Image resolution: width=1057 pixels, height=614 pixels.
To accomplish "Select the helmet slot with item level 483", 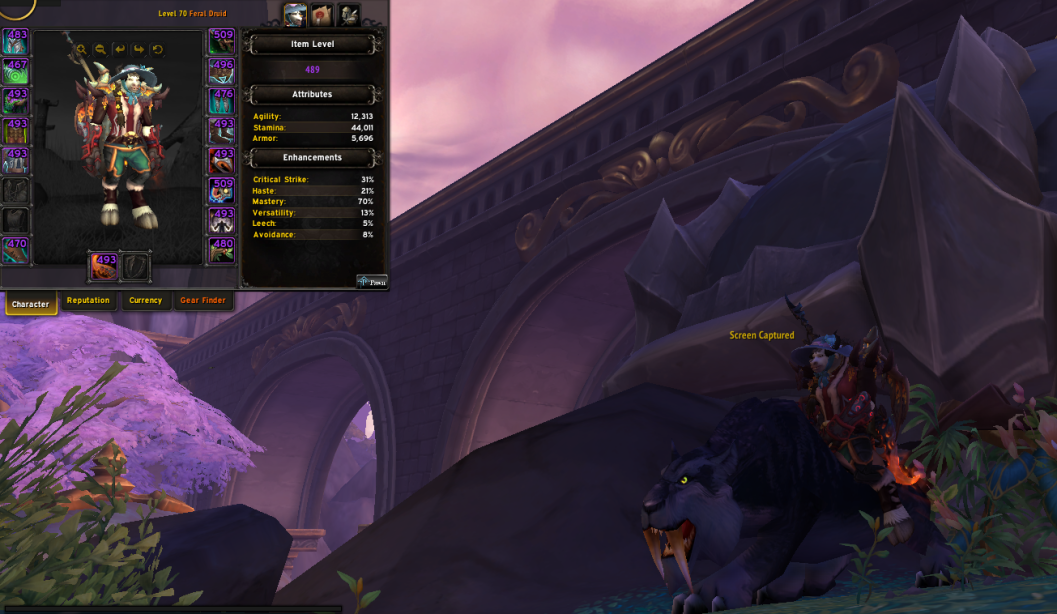I will 16,42.
